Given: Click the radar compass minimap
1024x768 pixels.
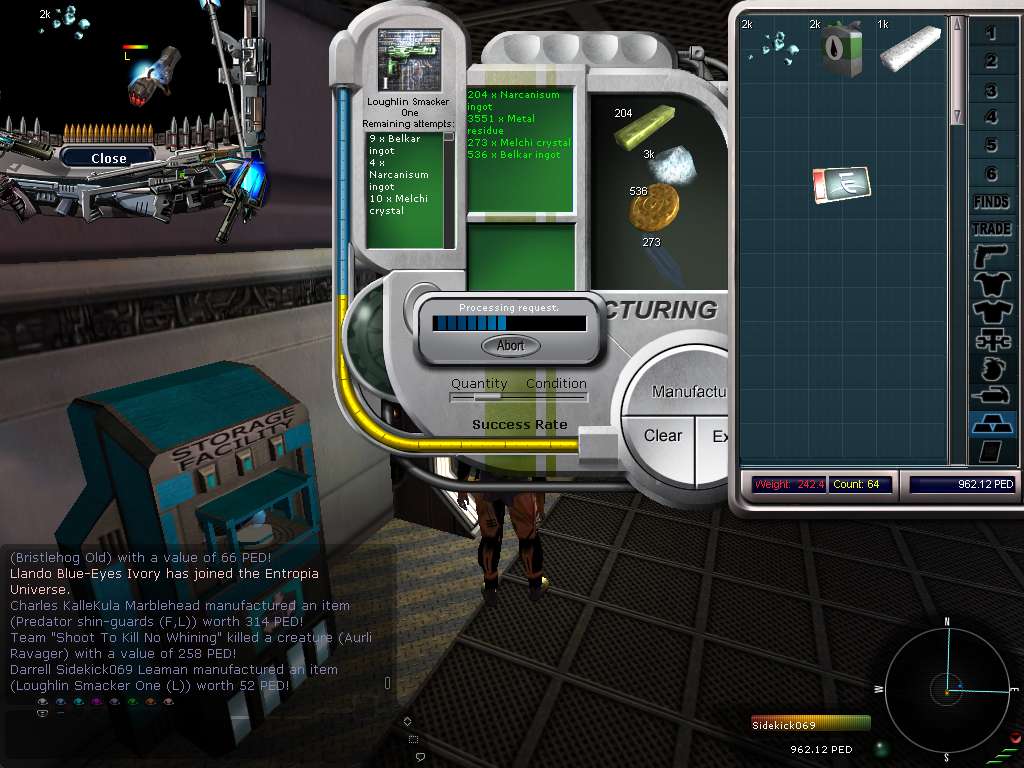Looking at the screenshot, I should [946, 689].
